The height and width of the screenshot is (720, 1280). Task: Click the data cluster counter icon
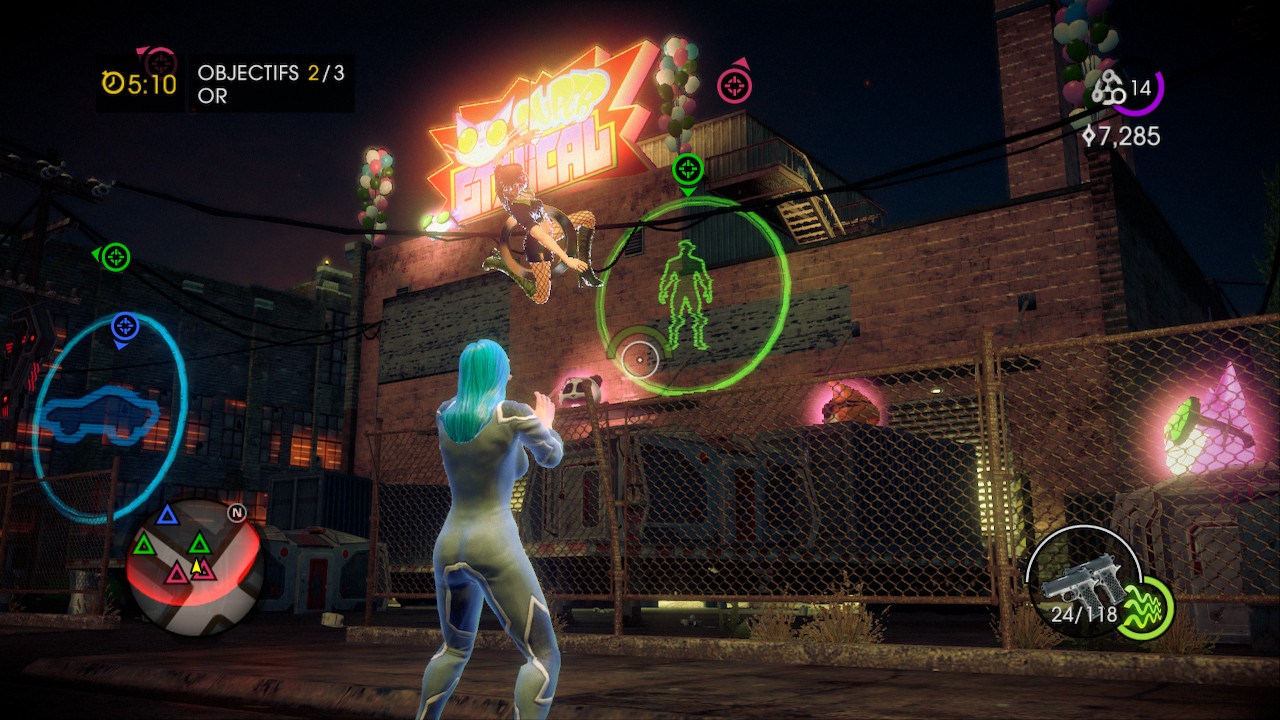[1108, 90]
